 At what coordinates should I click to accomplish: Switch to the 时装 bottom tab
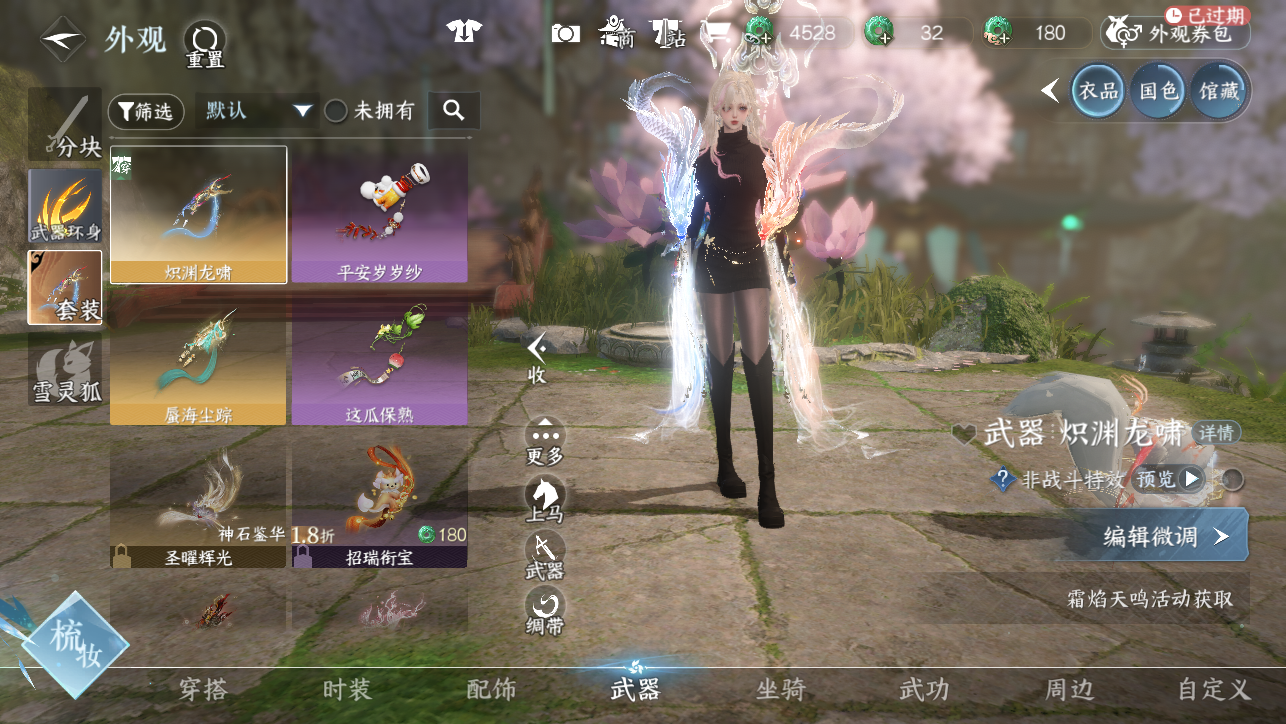[x=347, y=689]
